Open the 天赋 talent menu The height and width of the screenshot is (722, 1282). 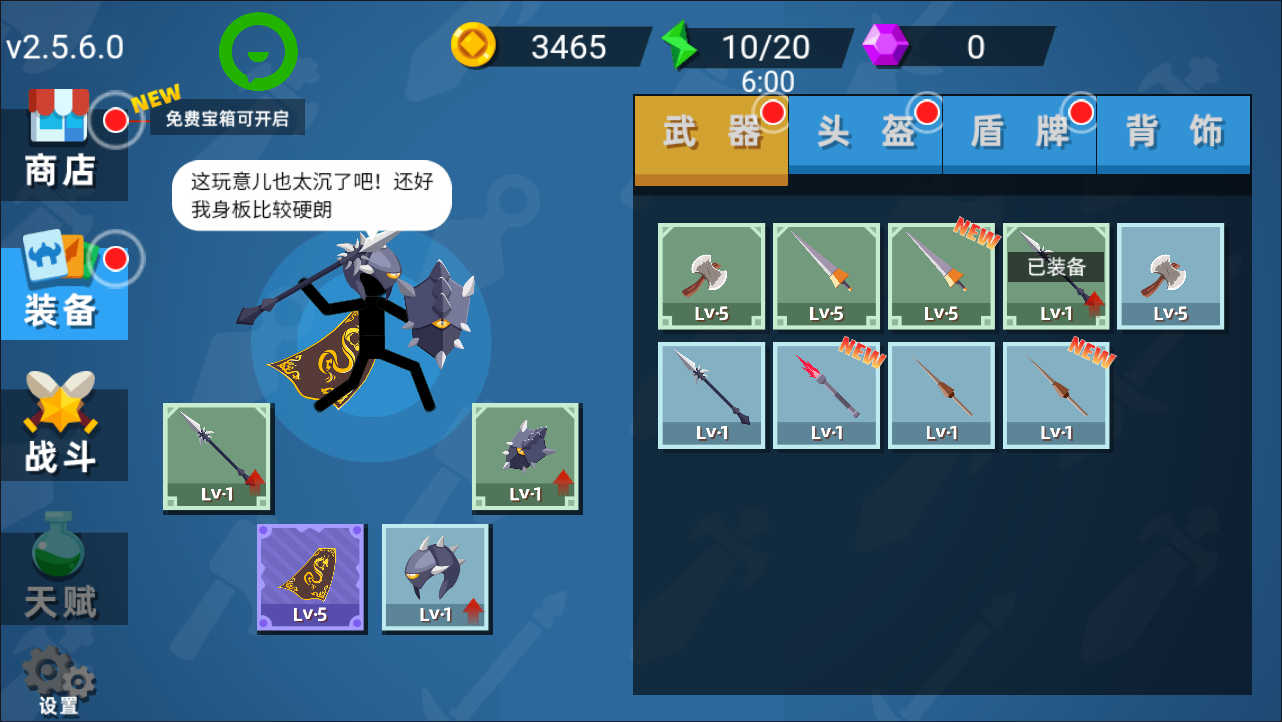(x=62, y=577)
